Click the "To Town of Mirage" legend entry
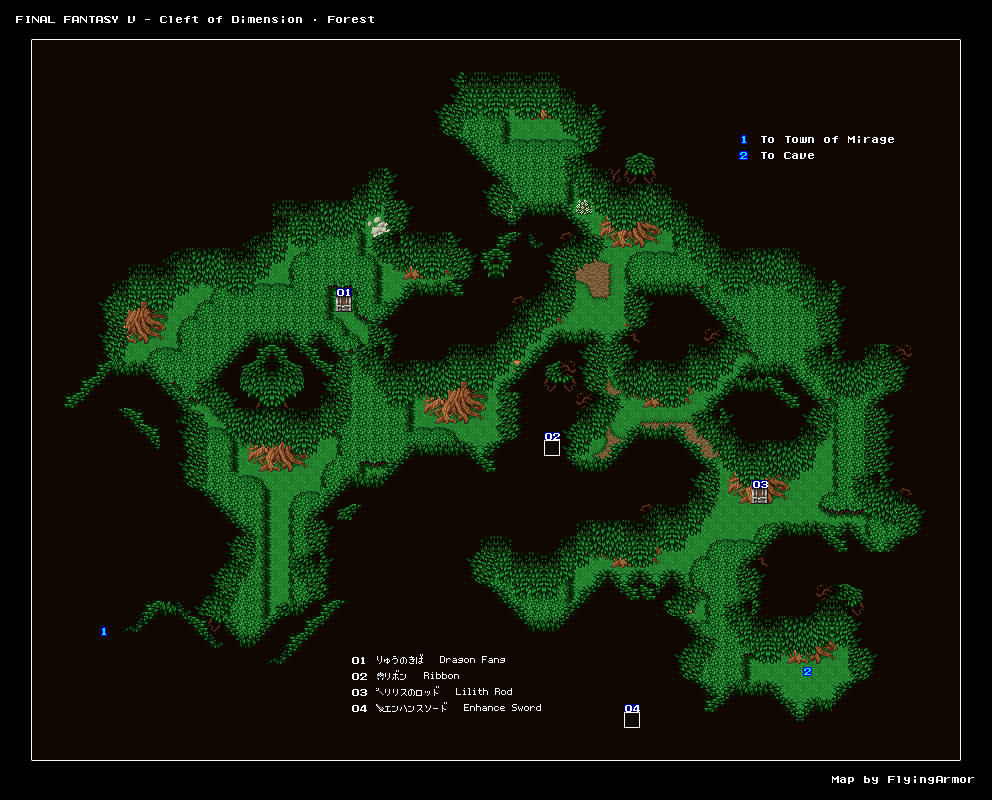The width and height of the screenshot is (992, 800). pos(827,140)
